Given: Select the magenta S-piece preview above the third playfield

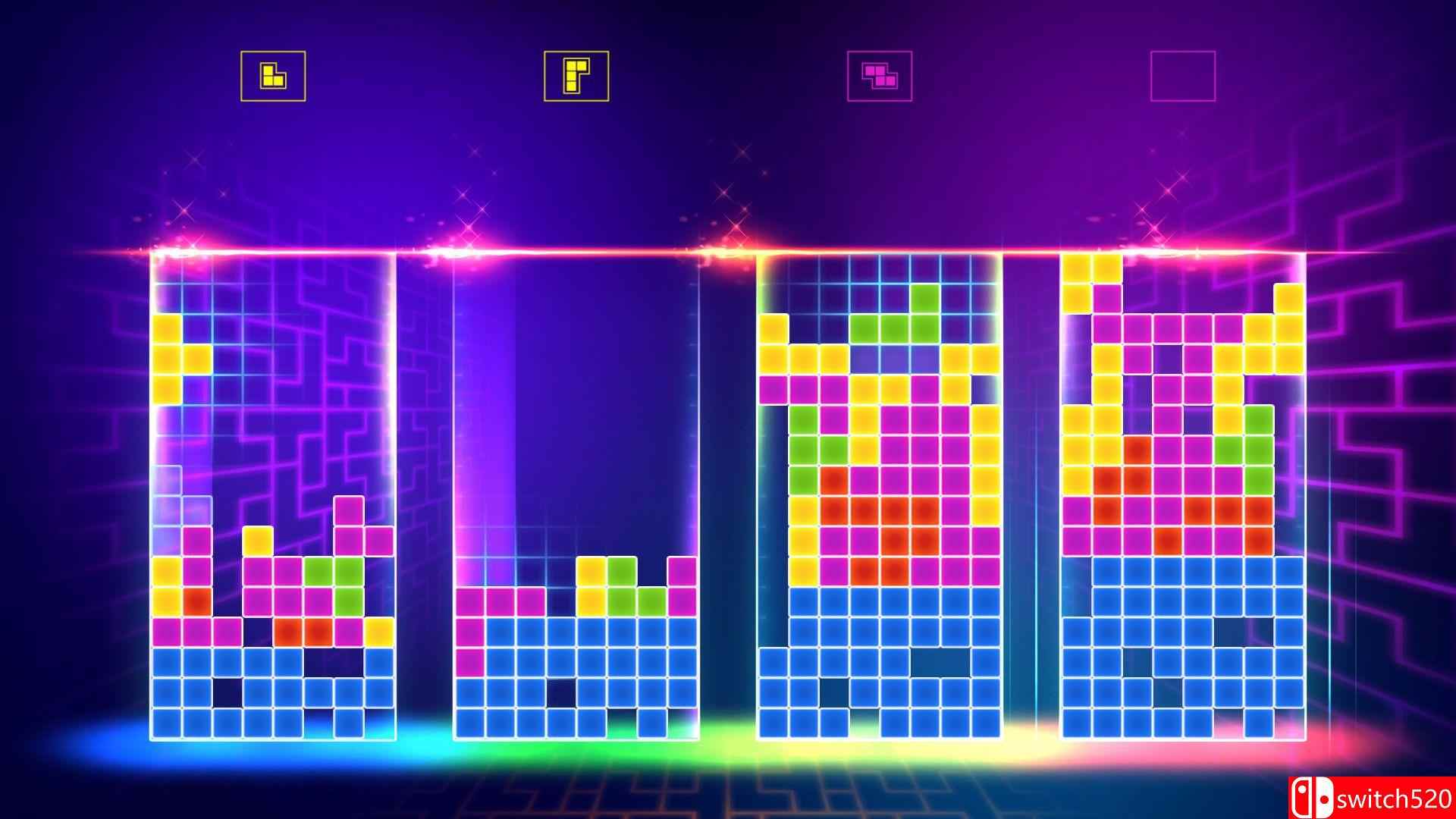Looking at the screenshot, I should (880, 75).
